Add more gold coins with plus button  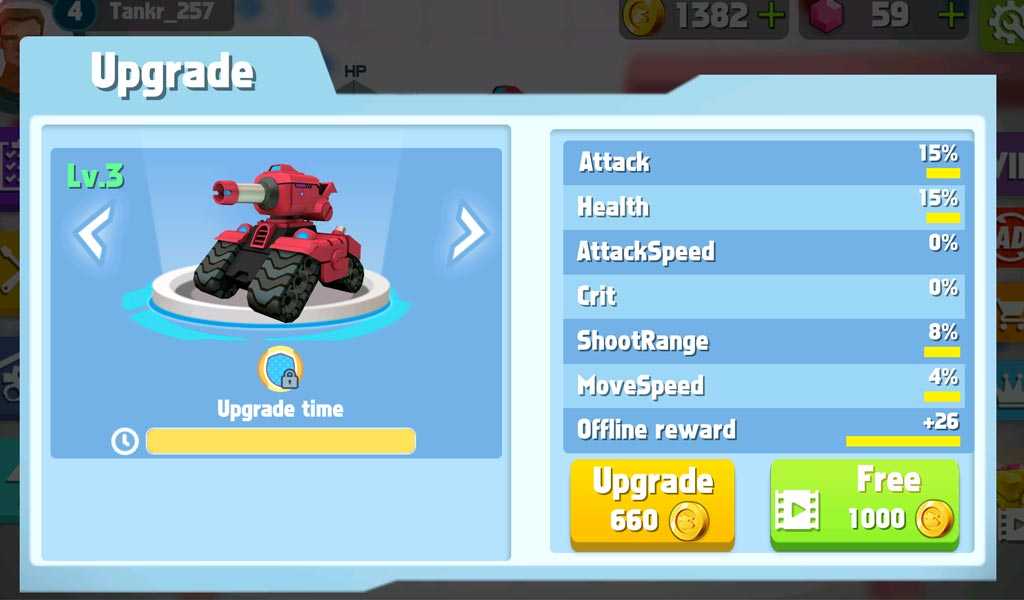tap(771, 15)
